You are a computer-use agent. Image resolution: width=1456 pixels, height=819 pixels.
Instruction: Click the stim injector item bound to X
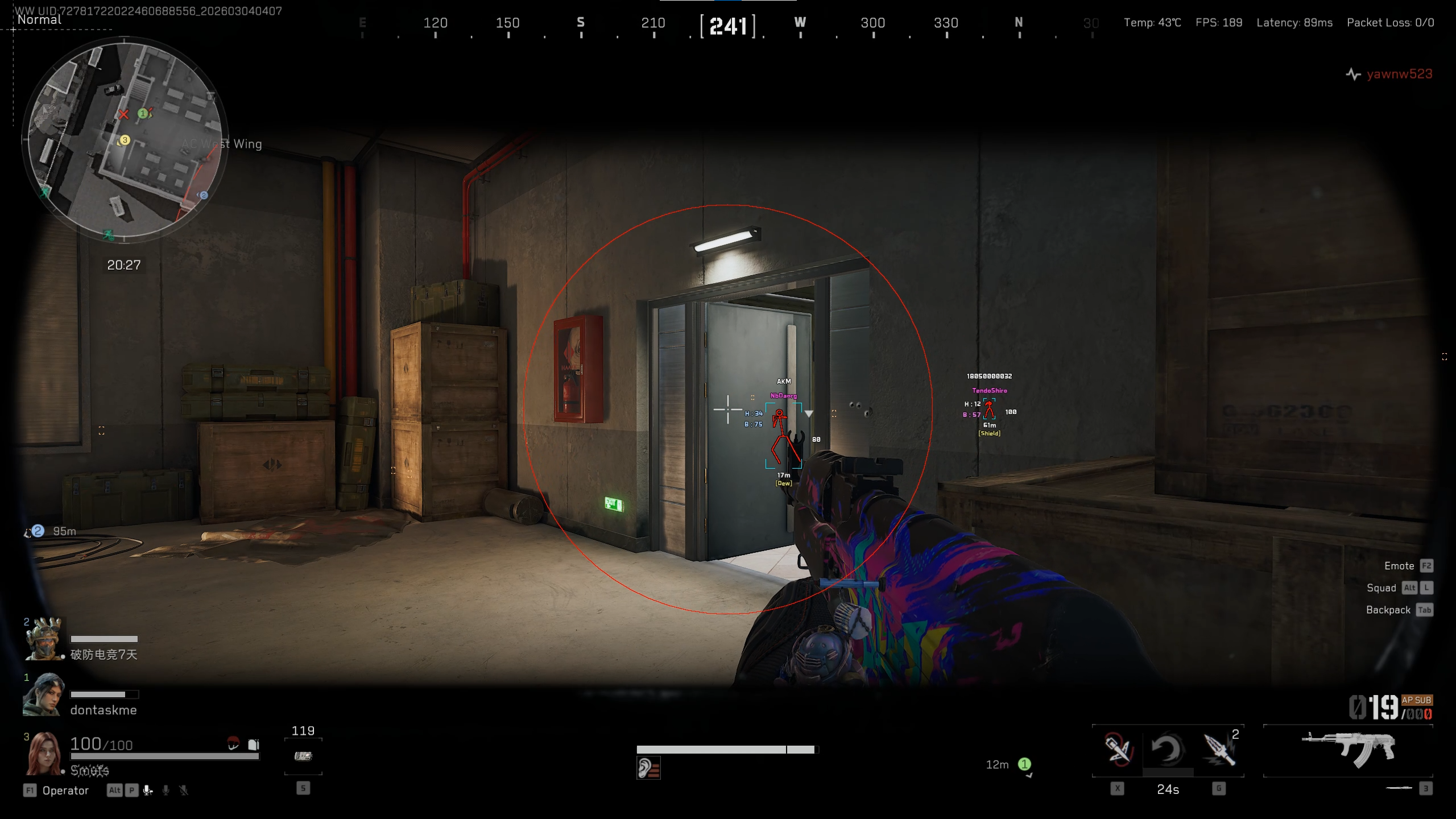point(1116,751)
